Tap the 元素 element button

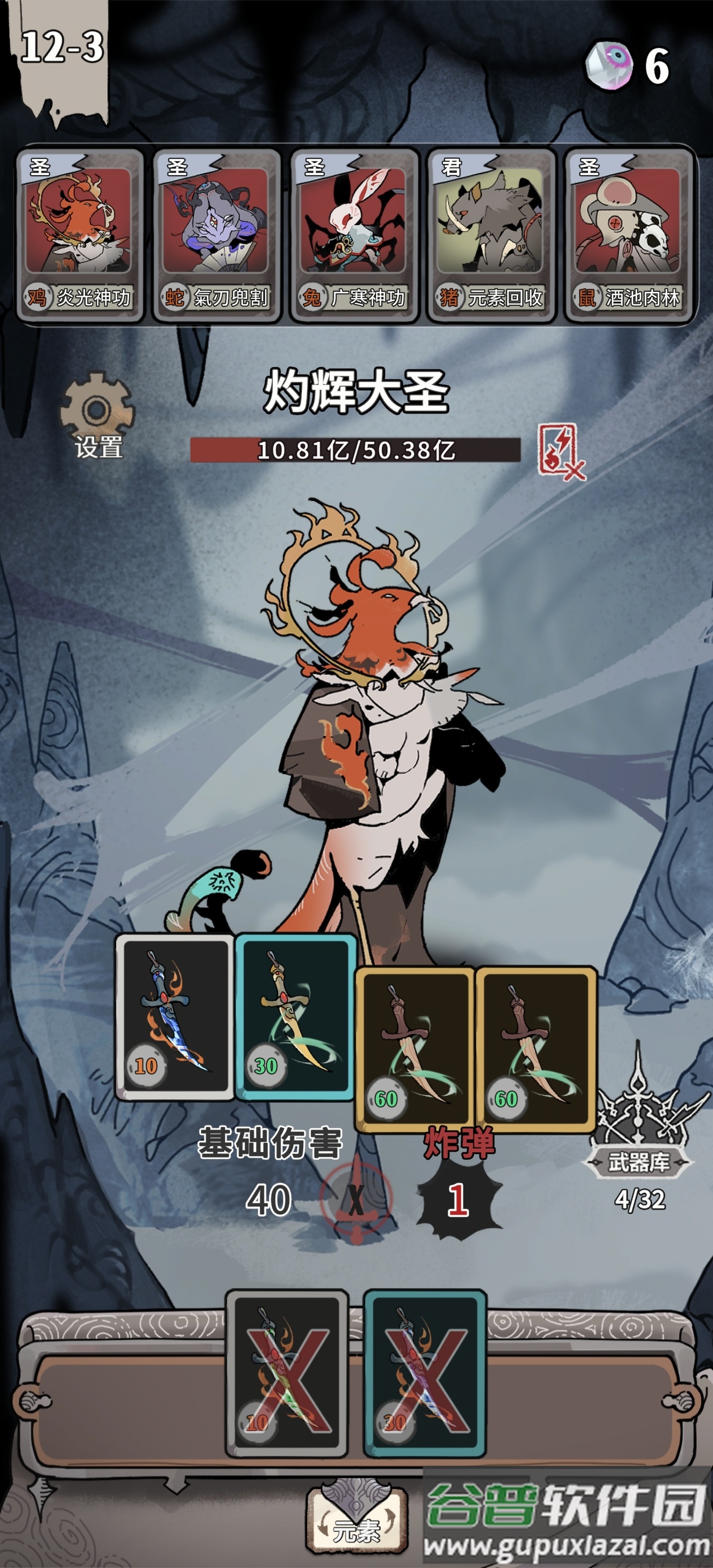[x=356, y=1520]
